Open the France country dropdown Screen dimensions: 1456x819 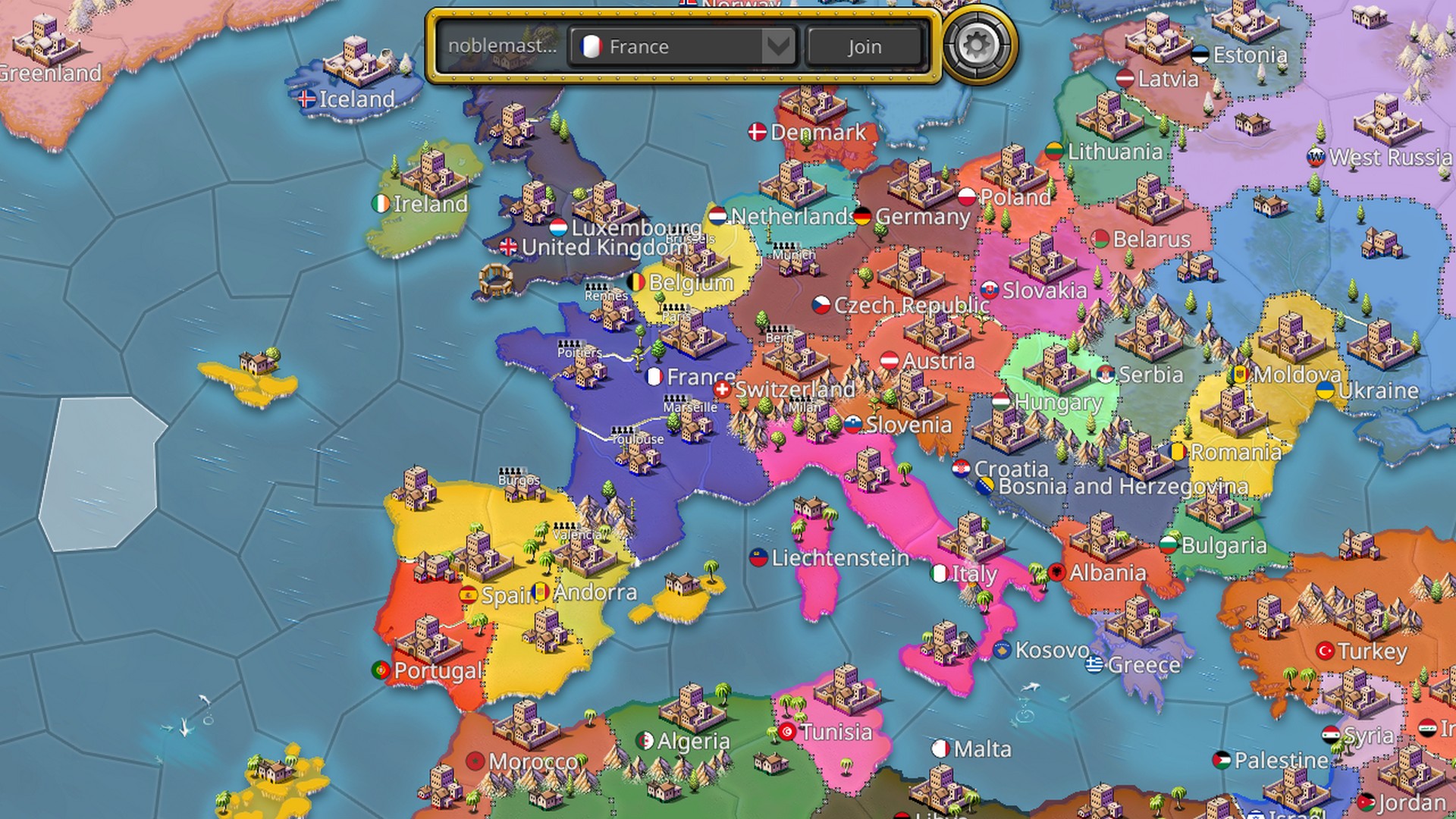pyautogui.click(x=684, y=47)
